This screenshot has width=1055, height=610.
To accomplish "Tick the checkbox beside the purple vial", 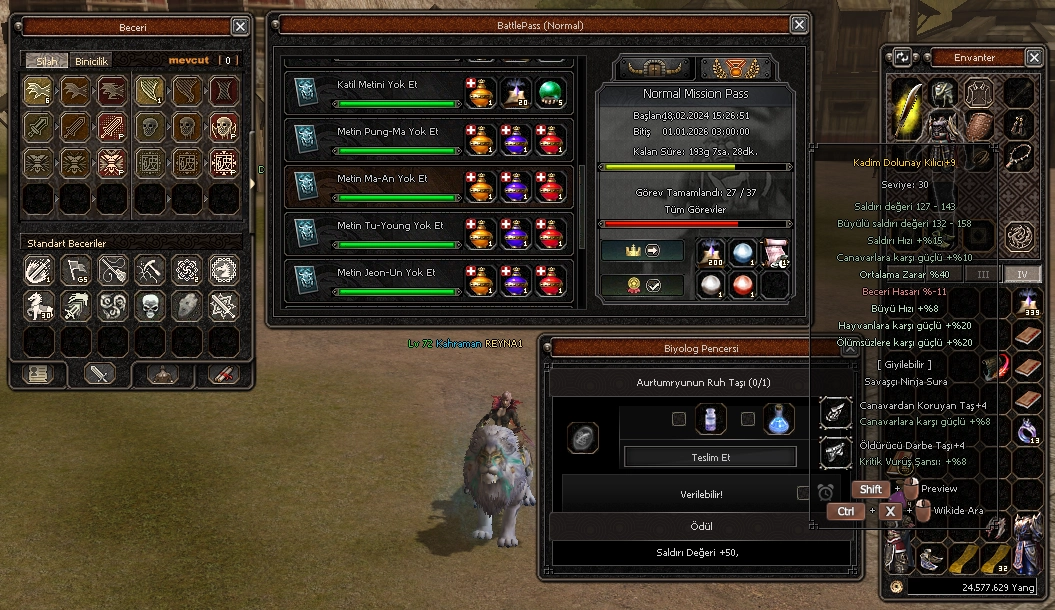I will (679, 419).
